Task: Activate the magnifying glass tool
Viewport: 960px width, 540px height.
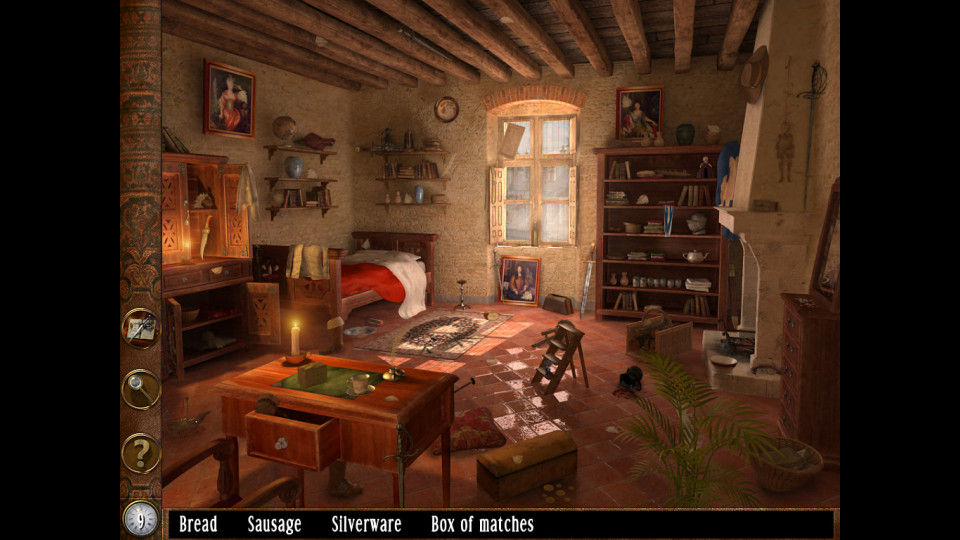Action: point(141,389)
